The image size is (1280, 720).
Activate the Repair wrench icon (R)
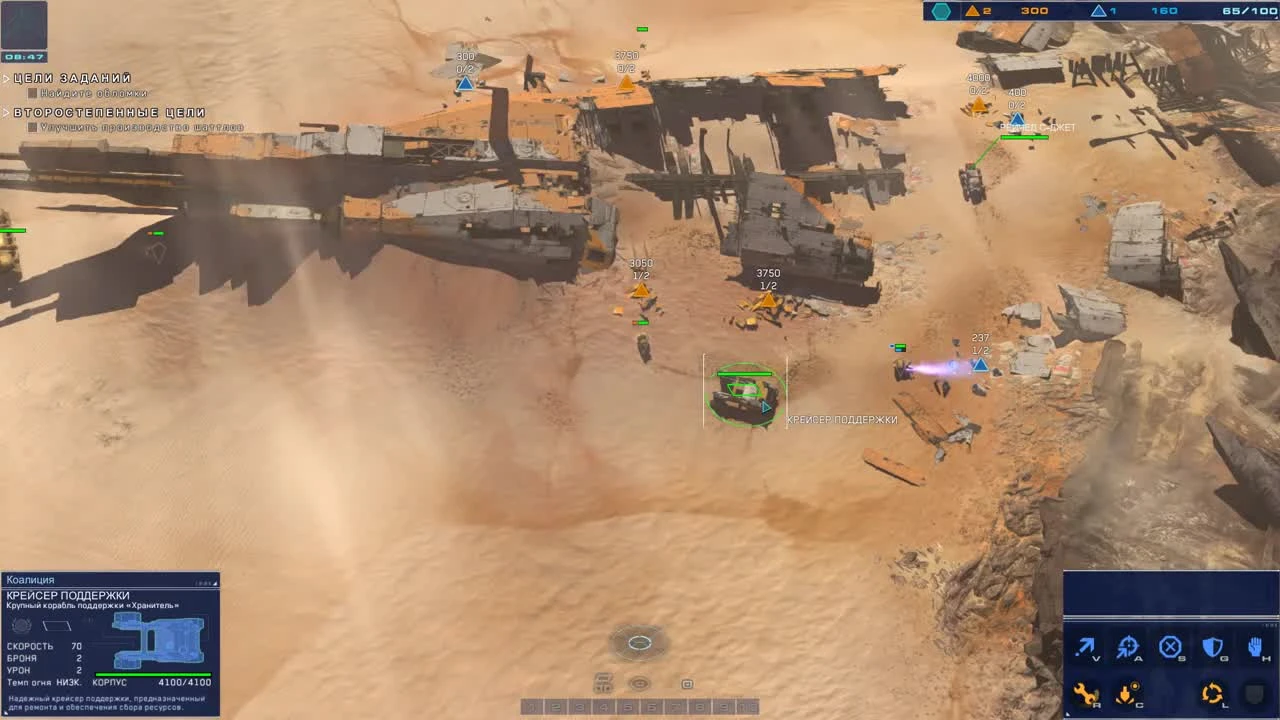1086,693
